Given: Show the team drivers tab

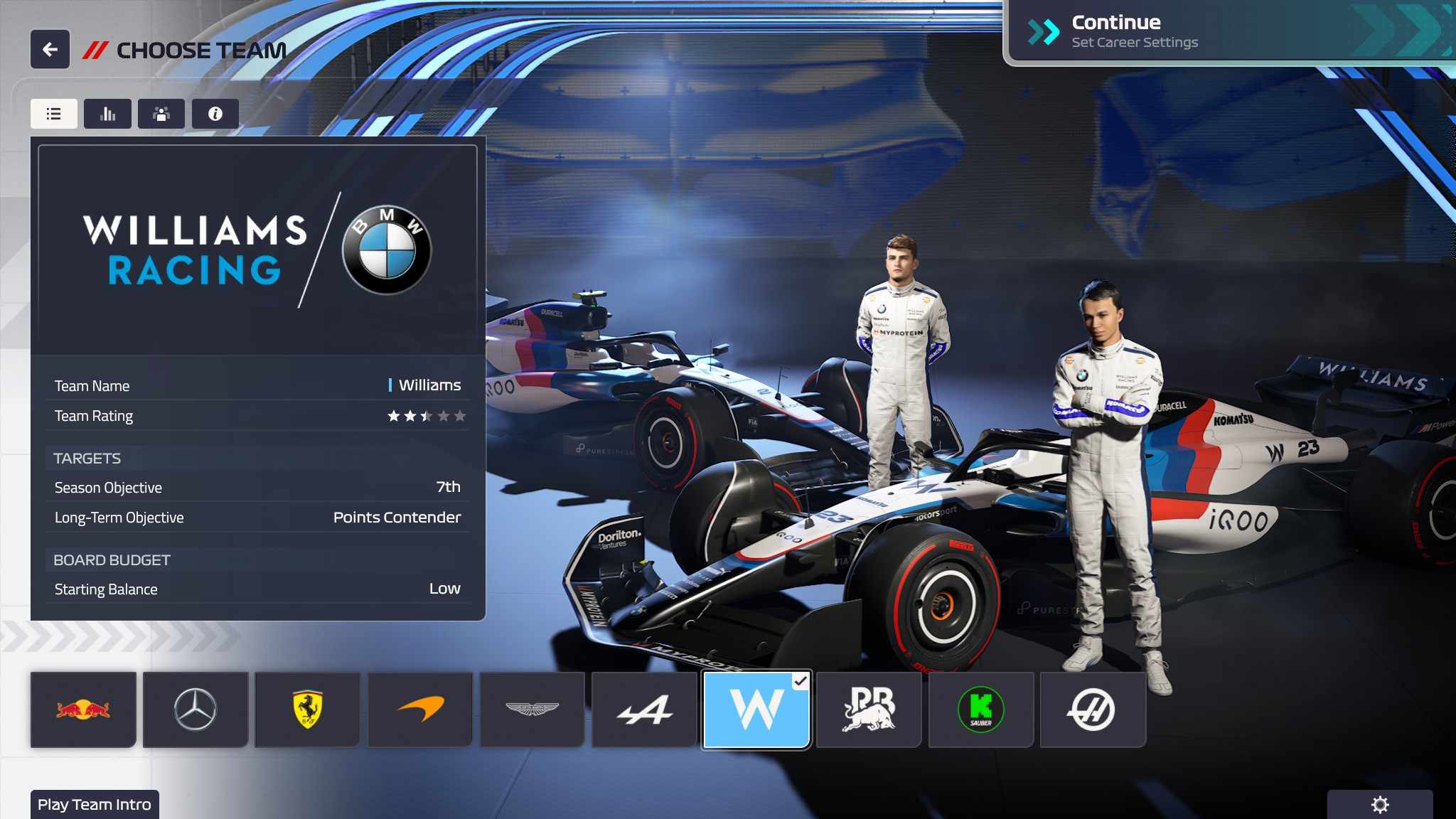Looking at the screenshot, I should point(161,114).
